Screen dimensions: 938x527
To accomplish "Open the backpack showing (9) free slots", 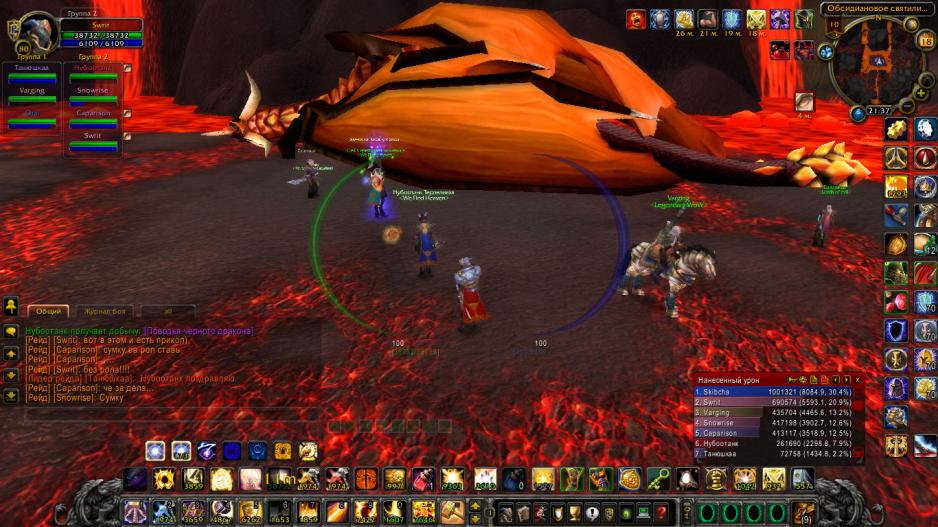I will pos(803,513).
